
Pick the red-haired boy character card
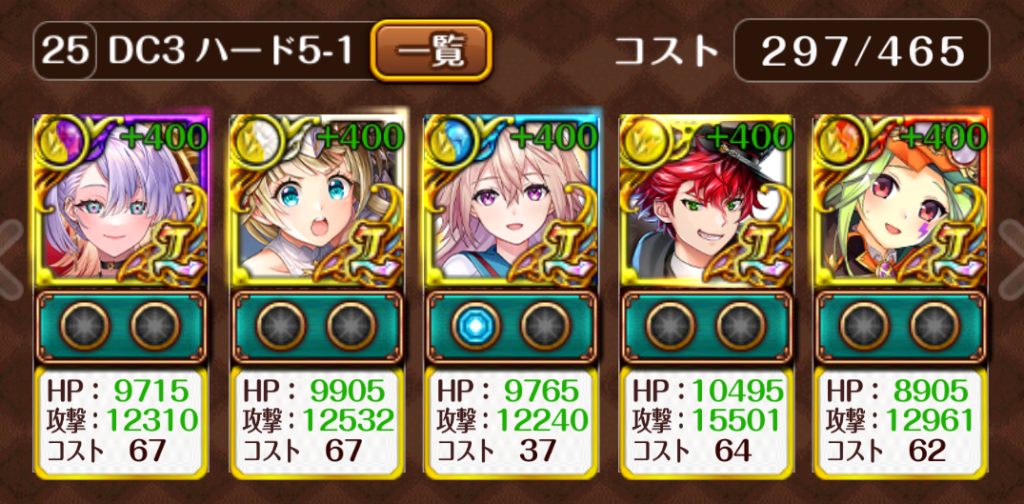tap(706, 201)
